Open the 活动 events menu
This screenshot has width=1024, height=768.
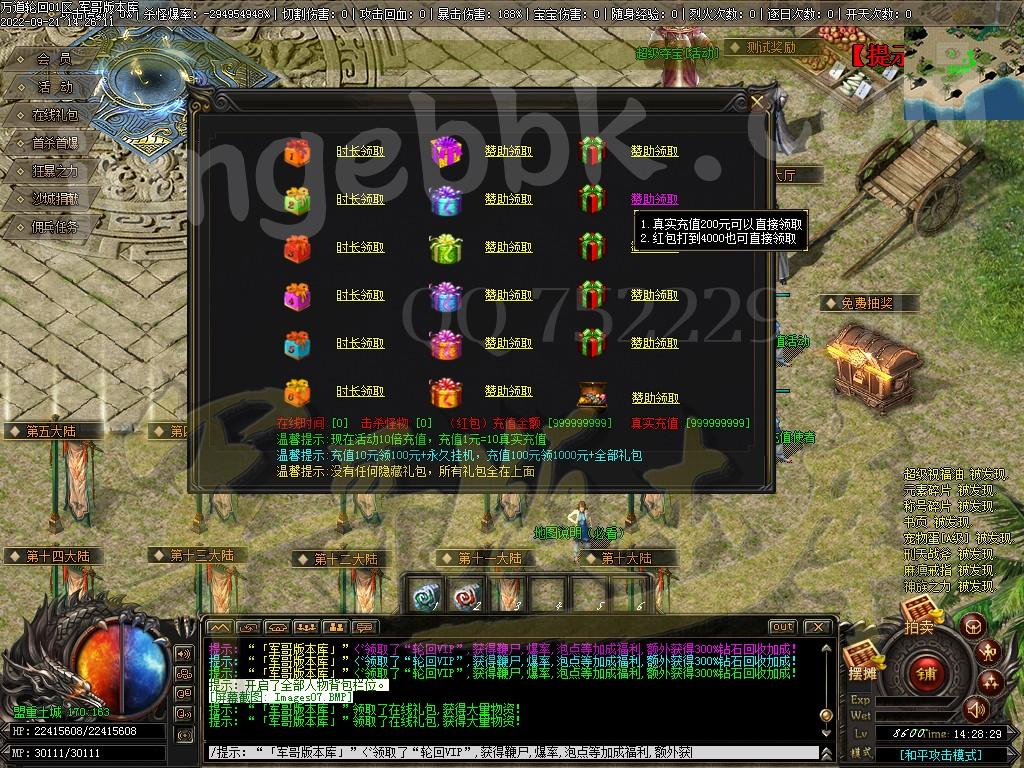click(x=55, y=87)
